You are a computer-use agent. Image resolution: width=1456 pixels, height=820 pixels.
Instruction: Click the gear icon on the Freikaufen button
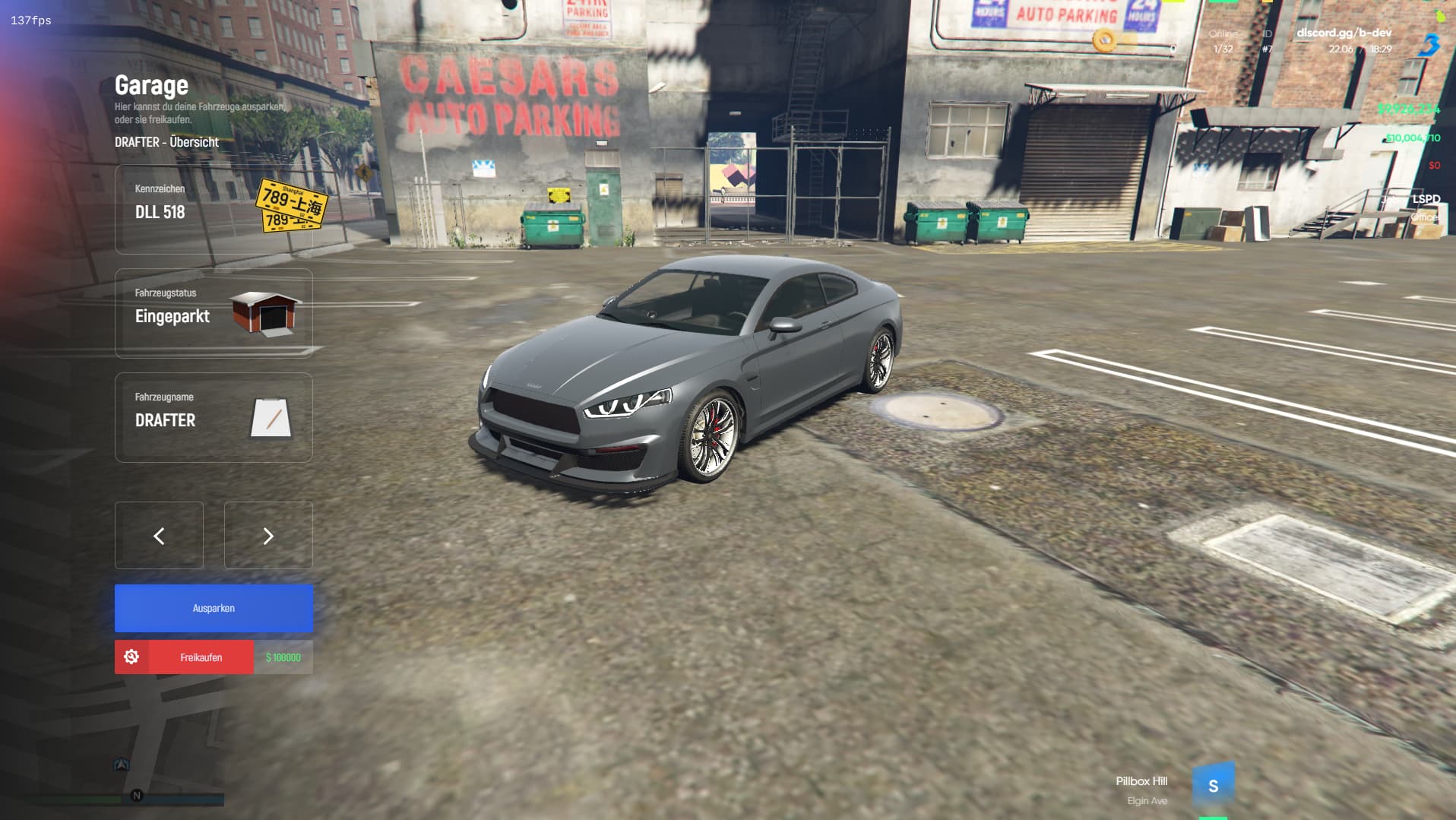click(x=133, y=657)
